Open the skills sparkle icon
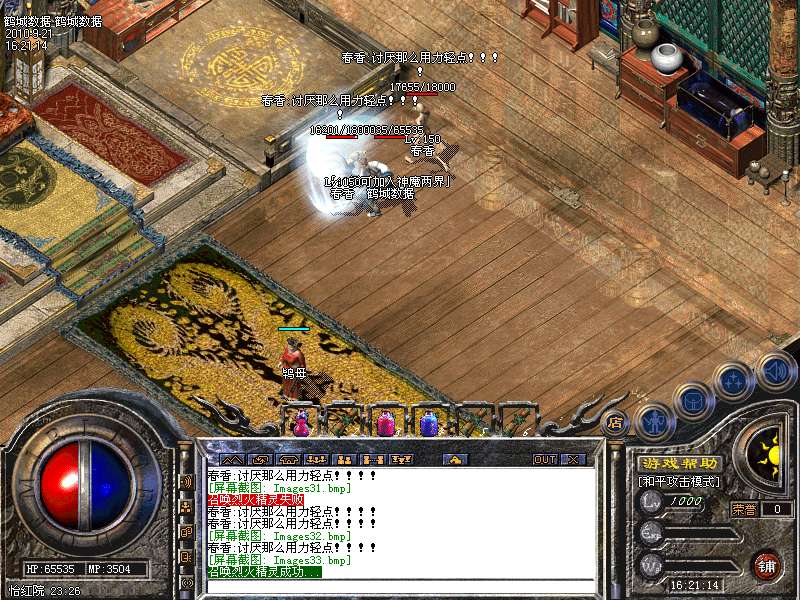Image resolution: width=800 pixels, height=600 pixels. click(733, 381)
